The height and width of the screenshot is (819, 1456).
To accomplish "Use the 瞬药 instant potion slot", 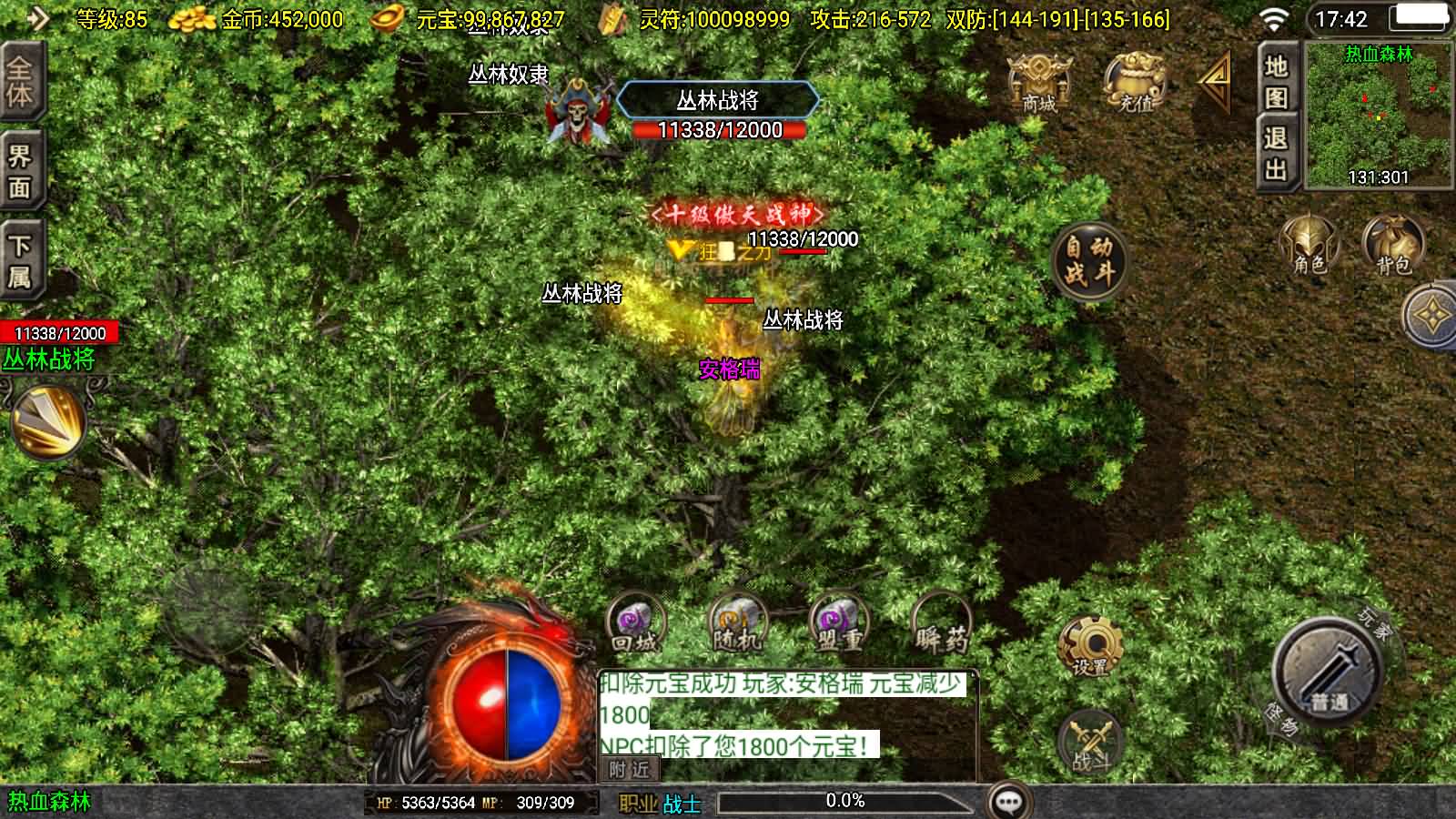I will [942, 624].
